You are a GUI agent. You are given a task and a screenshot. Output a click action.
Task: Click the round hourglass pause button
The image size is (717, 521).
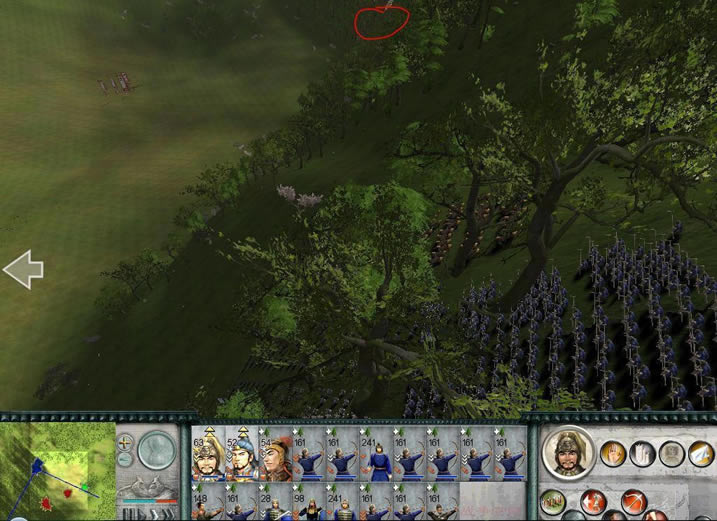[156, 449]
